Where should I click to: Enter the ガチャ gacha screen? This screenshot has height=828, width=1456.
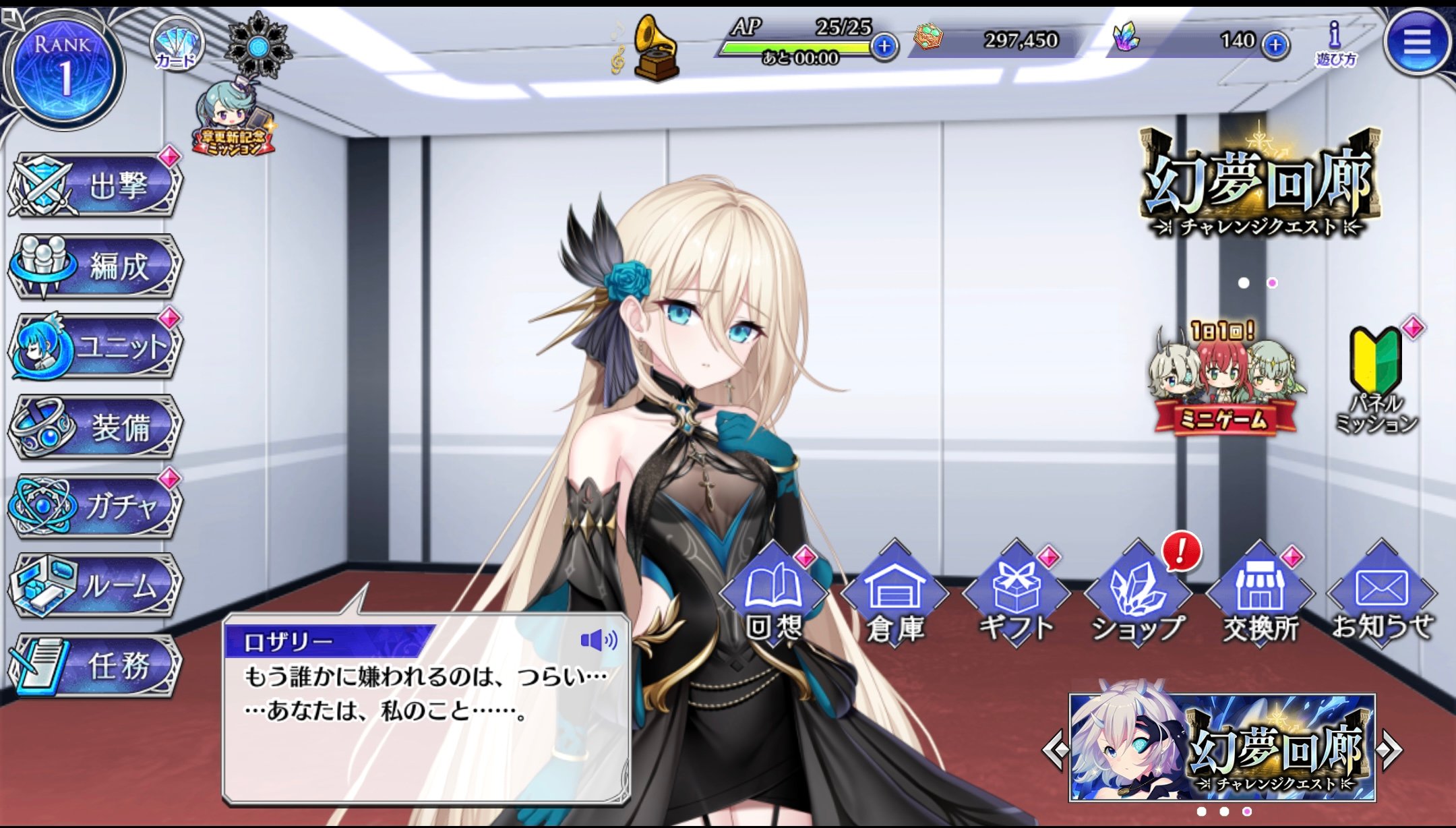point(95,507)
